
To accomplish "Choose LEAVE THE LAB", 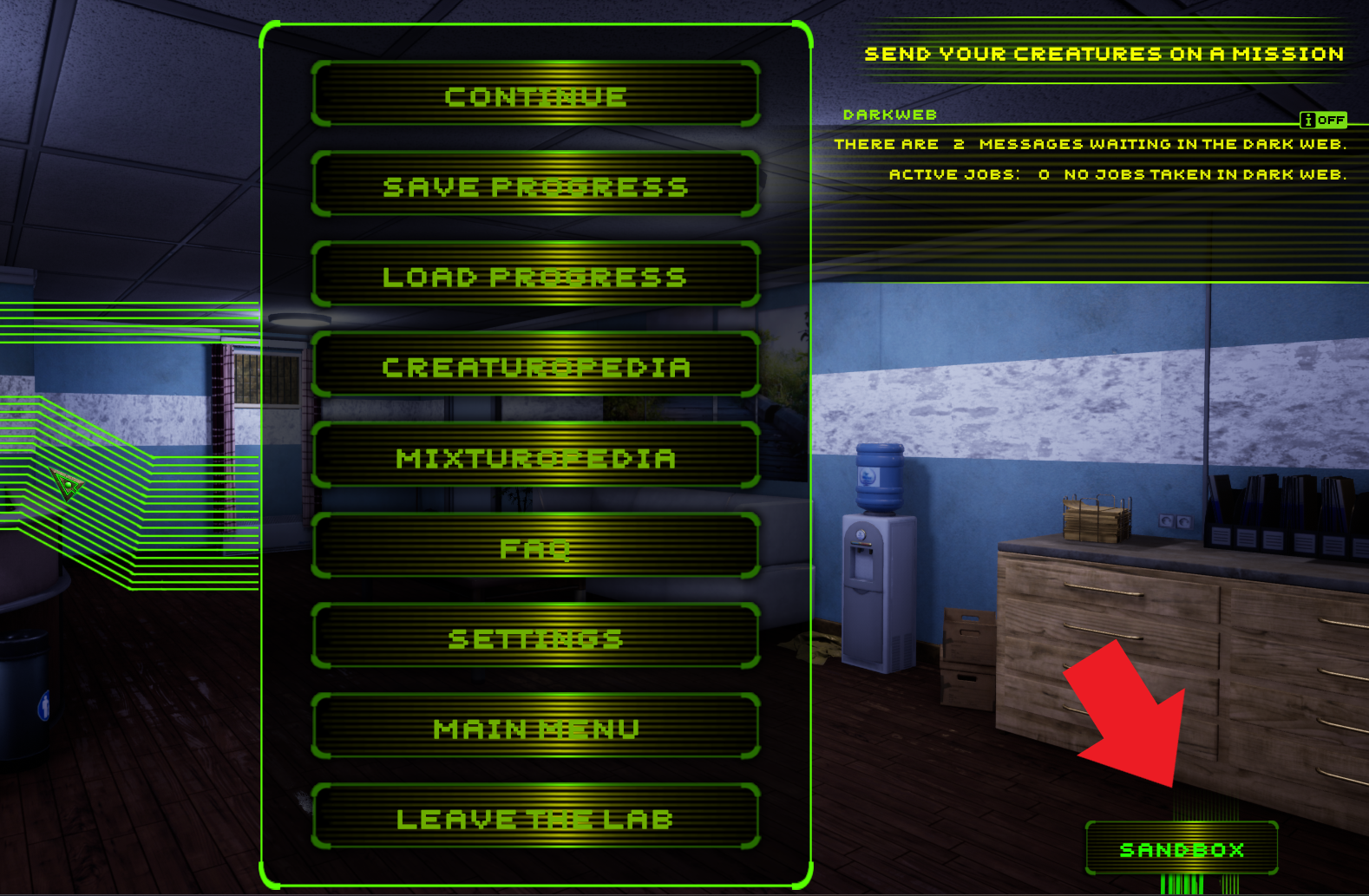I will tap(536, 816).
